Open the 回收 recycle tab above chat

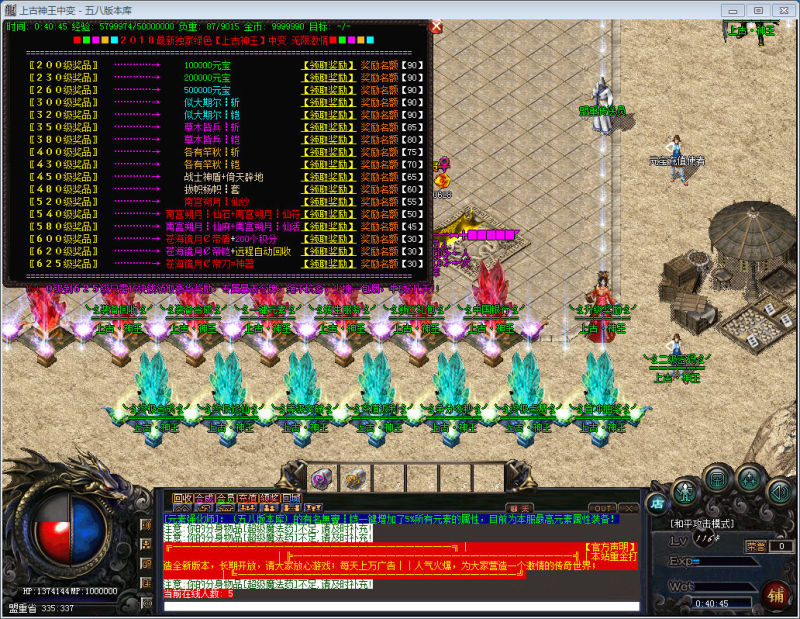pos(181,497)
